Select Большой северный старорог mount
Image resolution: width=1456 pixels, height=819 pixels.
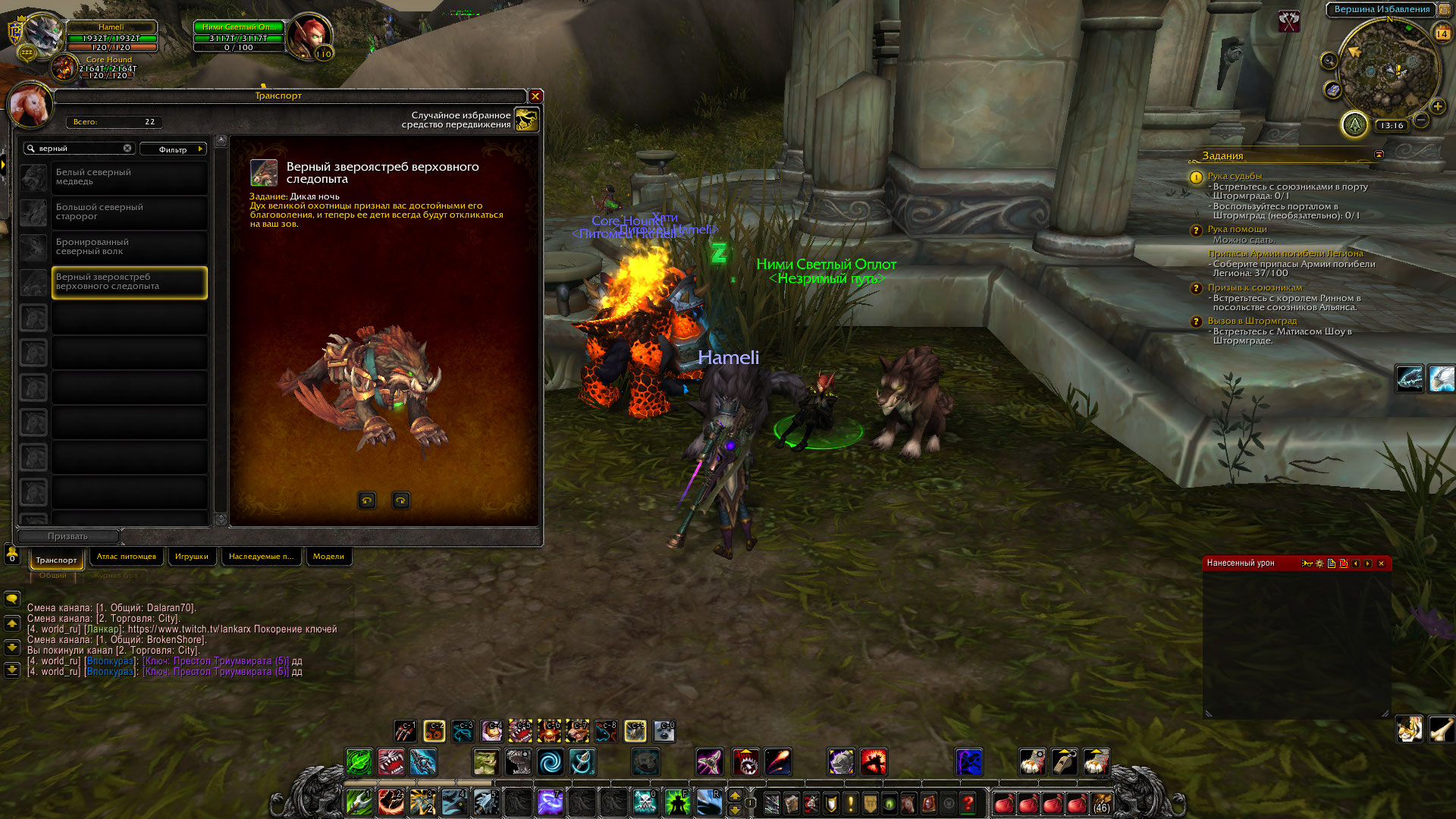click(129, 212)
